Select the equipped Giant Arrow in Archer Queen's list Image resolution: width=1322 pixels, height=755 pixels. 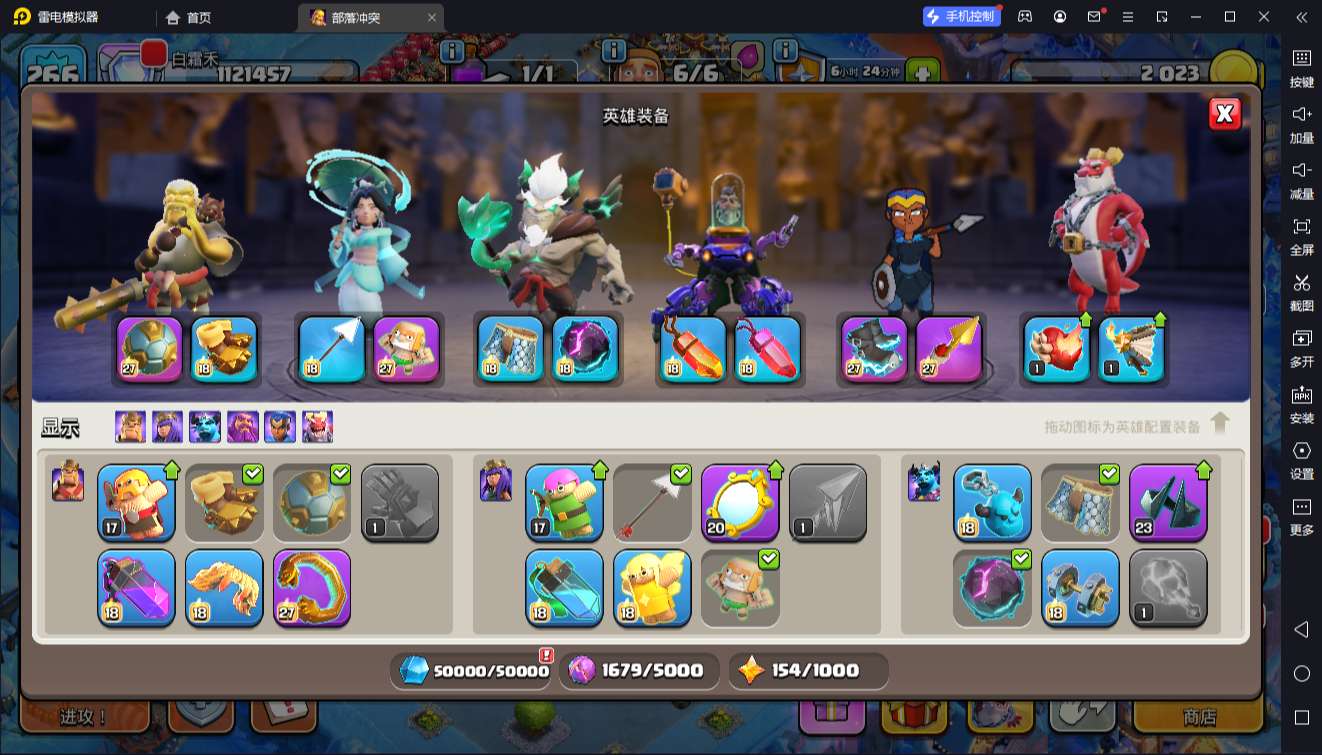(x=652, y=502)
